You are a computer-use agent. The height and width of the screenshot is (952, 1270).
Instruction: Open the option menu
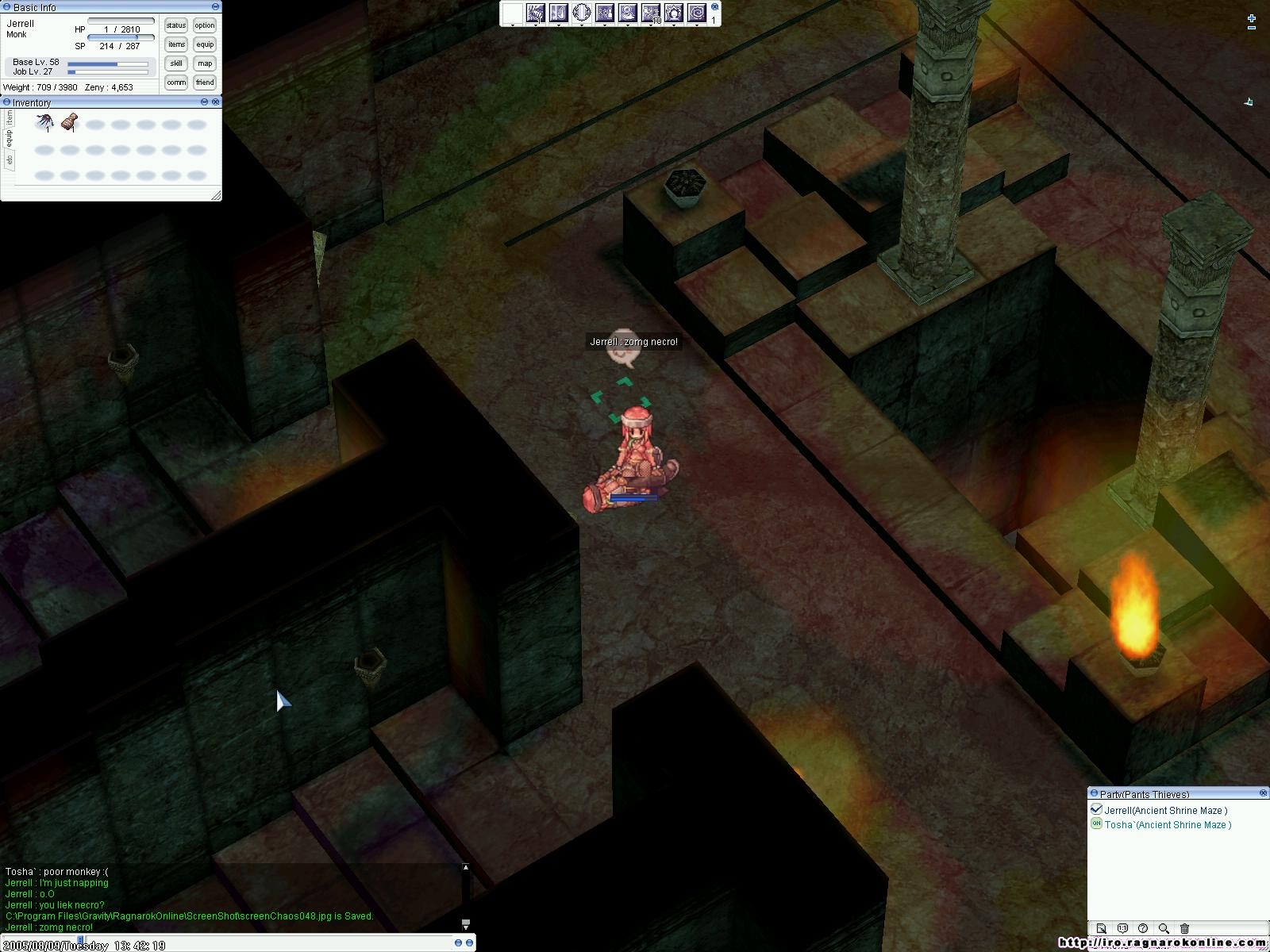[x=205, y=25]
